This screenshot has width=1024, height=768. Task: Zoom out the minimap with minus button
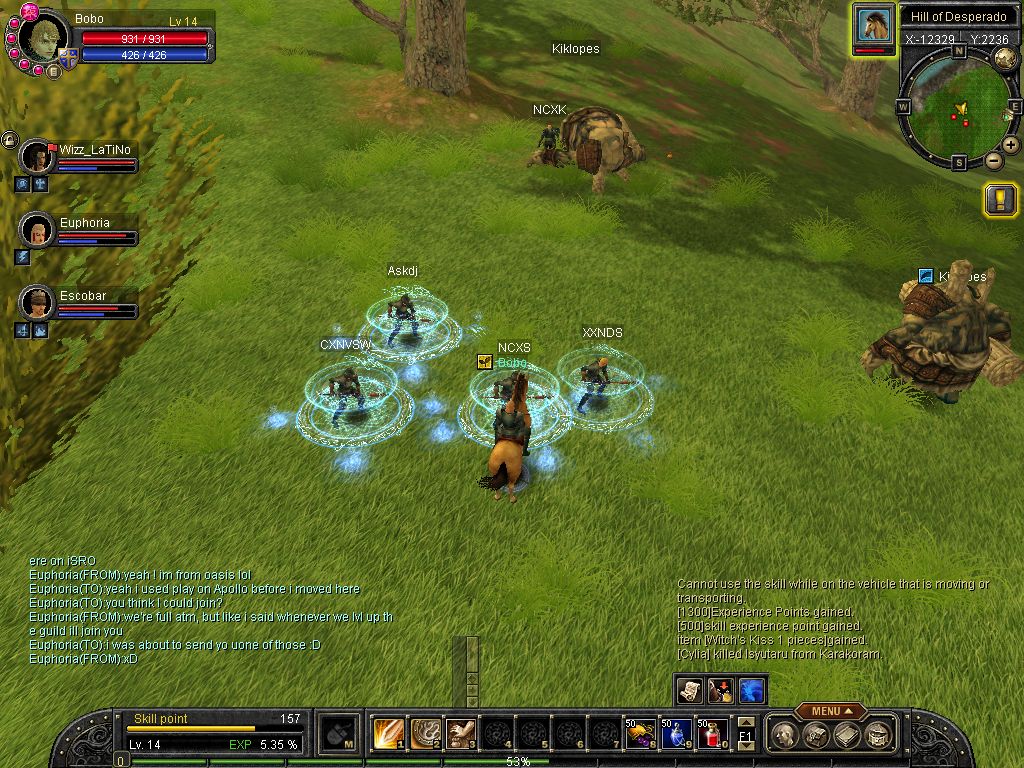(993, 160)
